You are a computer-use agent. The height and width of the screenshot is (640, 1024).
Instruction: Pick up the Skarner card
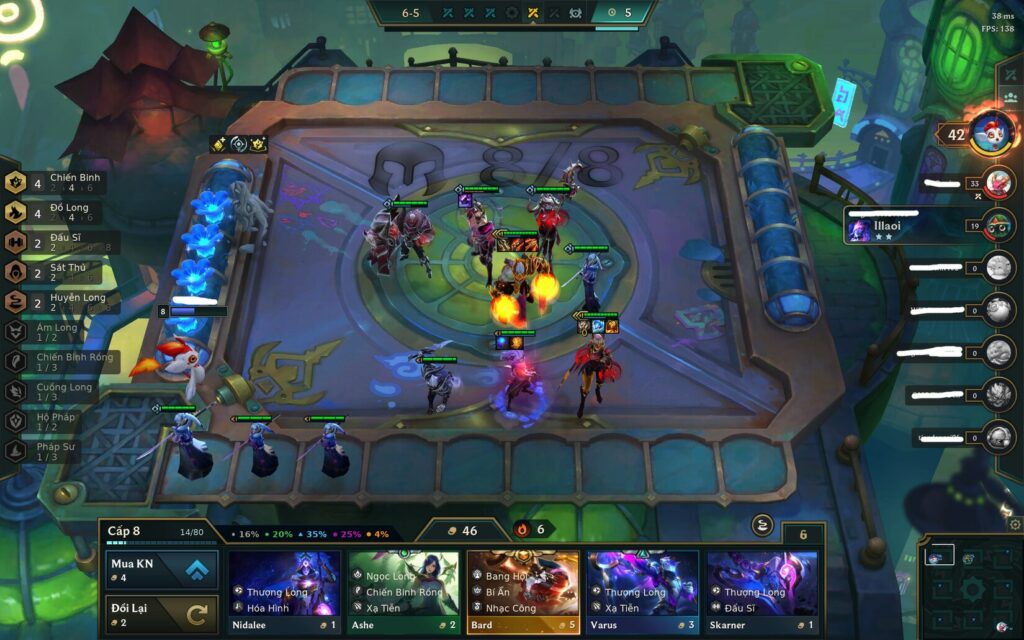coord(762,592)
